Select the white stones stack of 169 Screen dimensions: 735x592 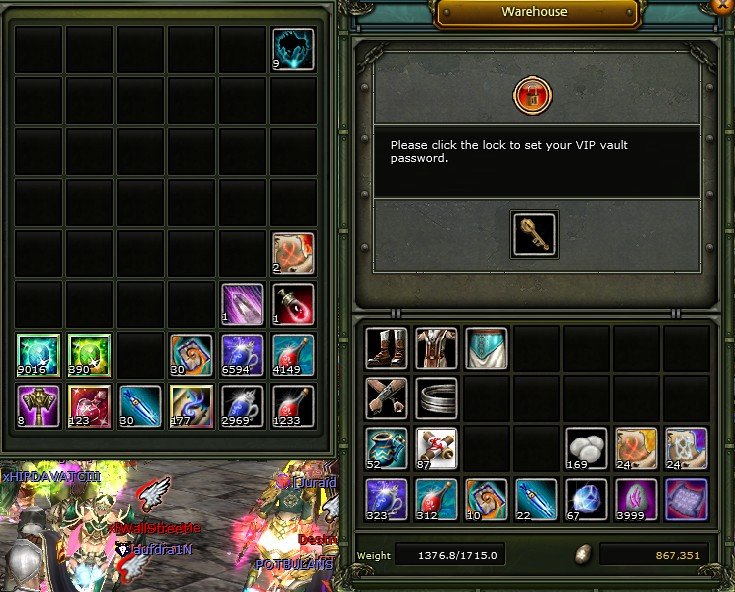(585, 447)
